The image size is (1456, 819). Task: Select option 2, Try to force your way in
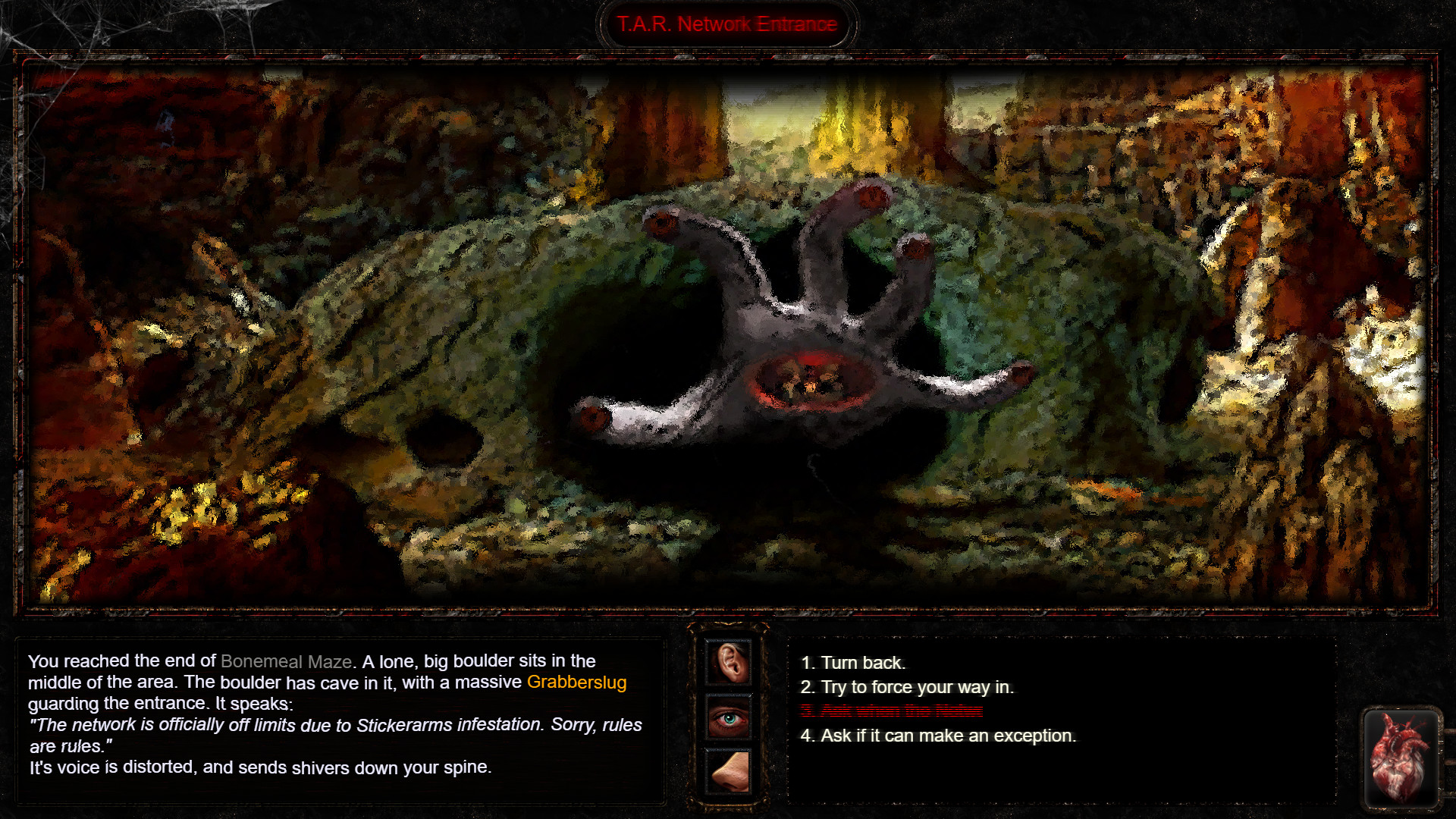click(x=908, y=687)
